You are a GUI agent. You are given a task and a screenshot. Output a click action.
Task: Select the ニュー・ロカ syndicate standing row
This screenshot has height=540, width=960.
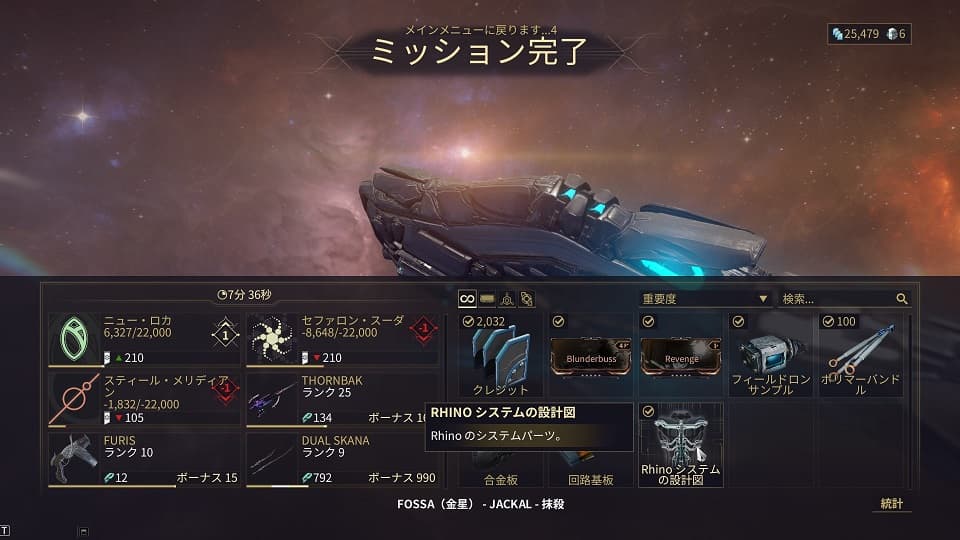click(x=143, y=340)
